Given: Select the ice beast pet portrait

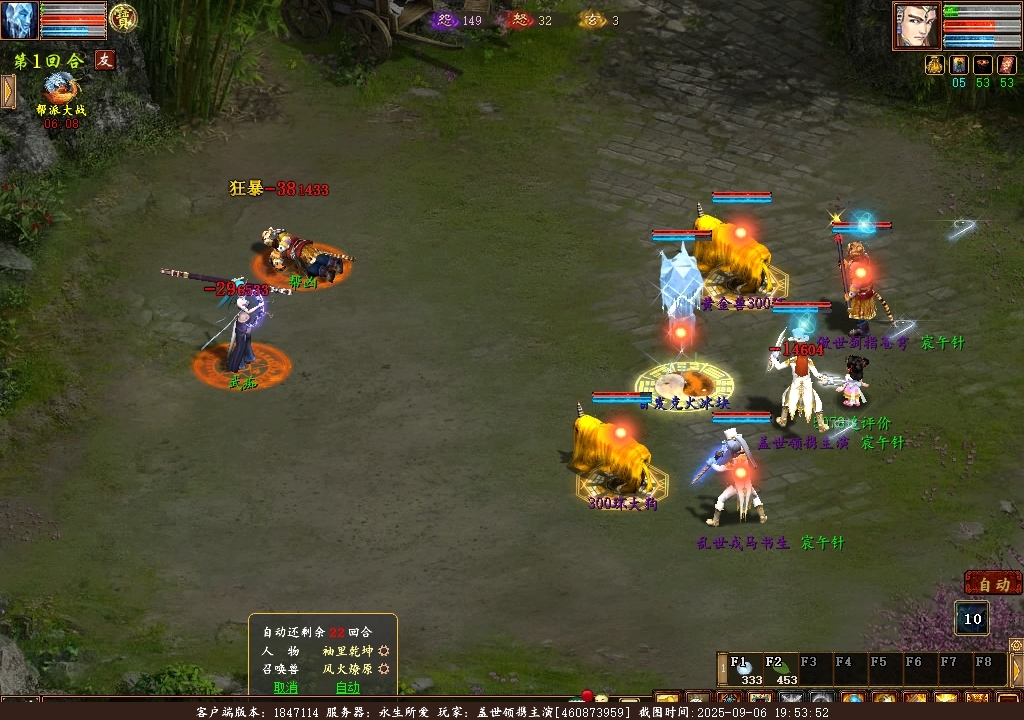Looking at the screenshot, I should 19,20.
